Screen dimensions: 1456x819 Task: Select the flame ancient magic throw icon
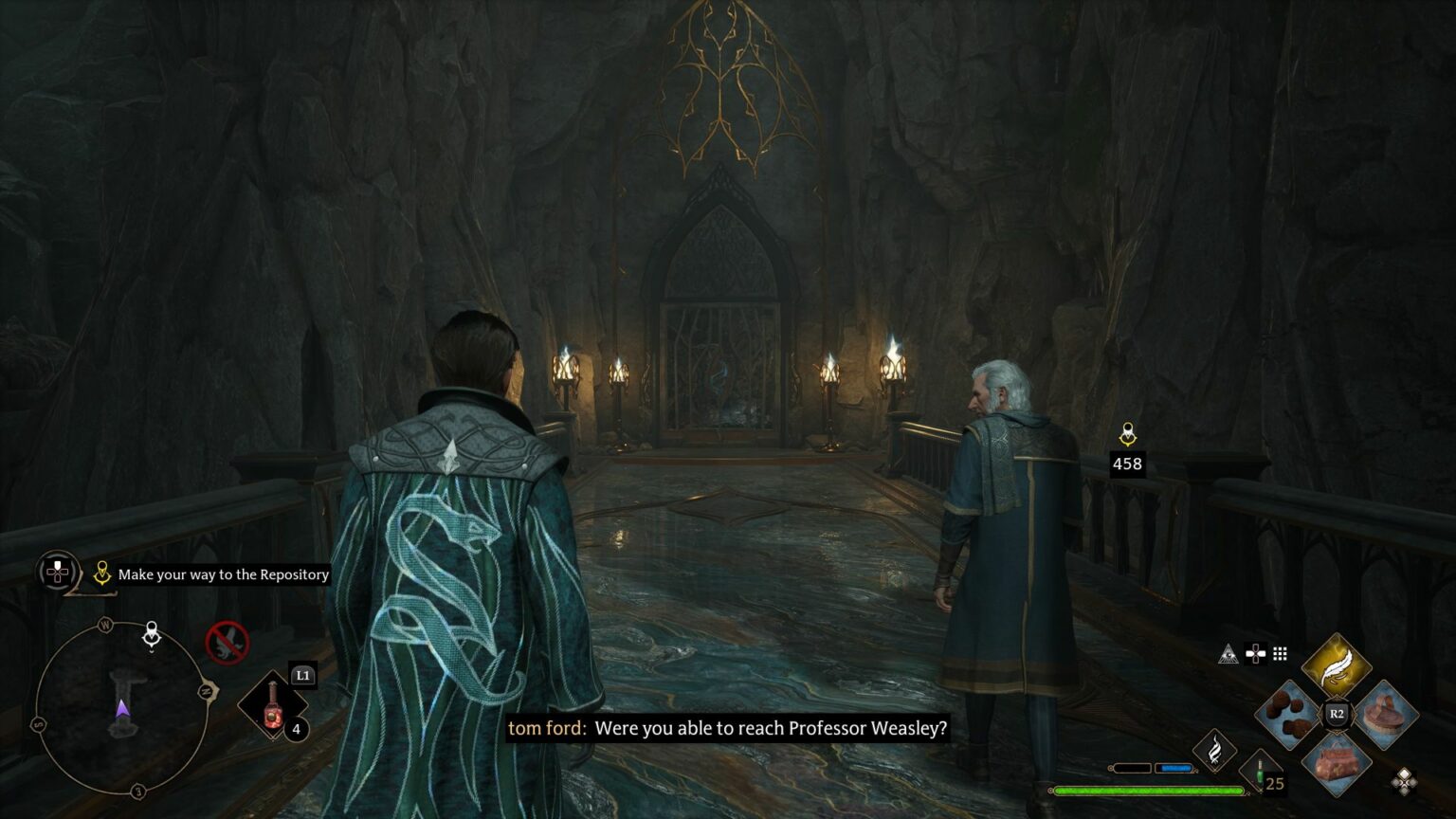click(1216, 749)
